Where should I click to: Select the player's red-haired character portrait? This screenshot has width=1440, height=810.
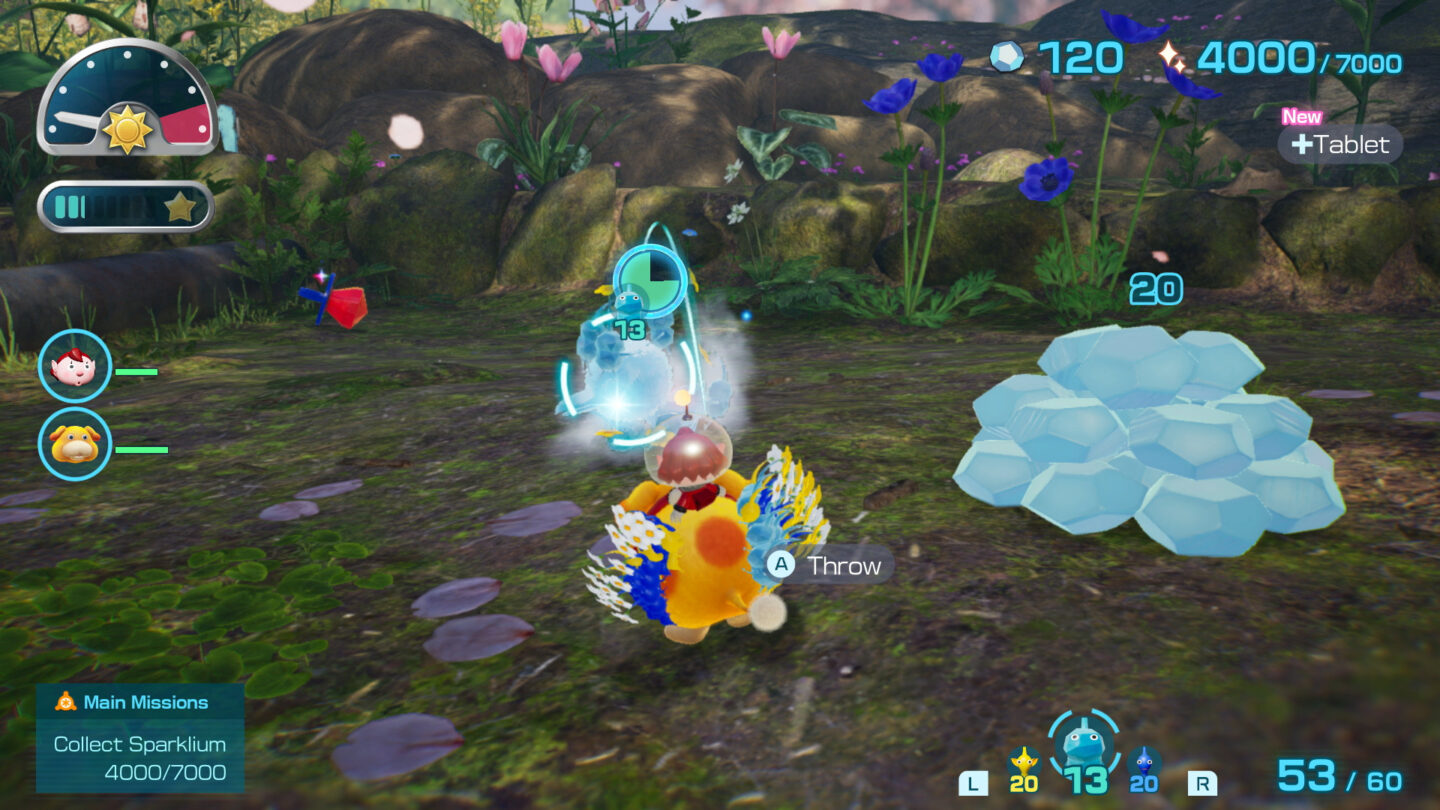coord(75,367)
